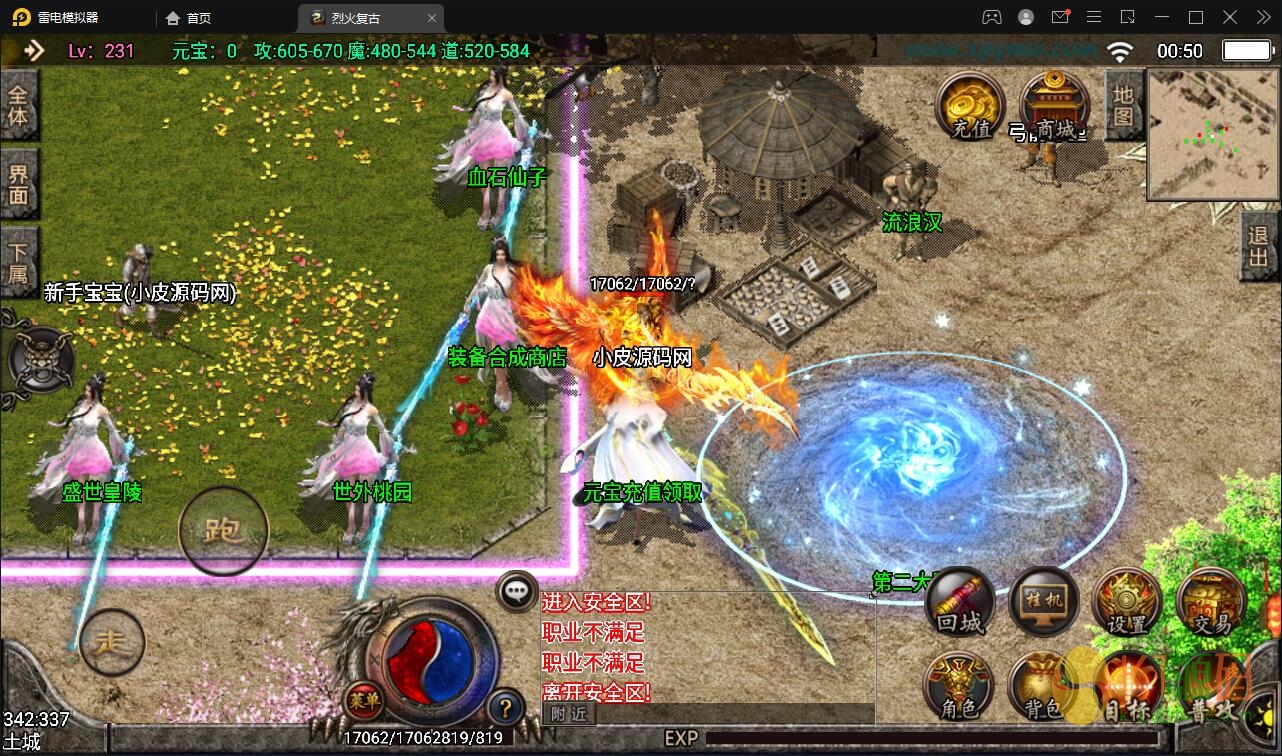Show the 角色 character sheet
1282x756 pixels.
[x=959, y=689]
